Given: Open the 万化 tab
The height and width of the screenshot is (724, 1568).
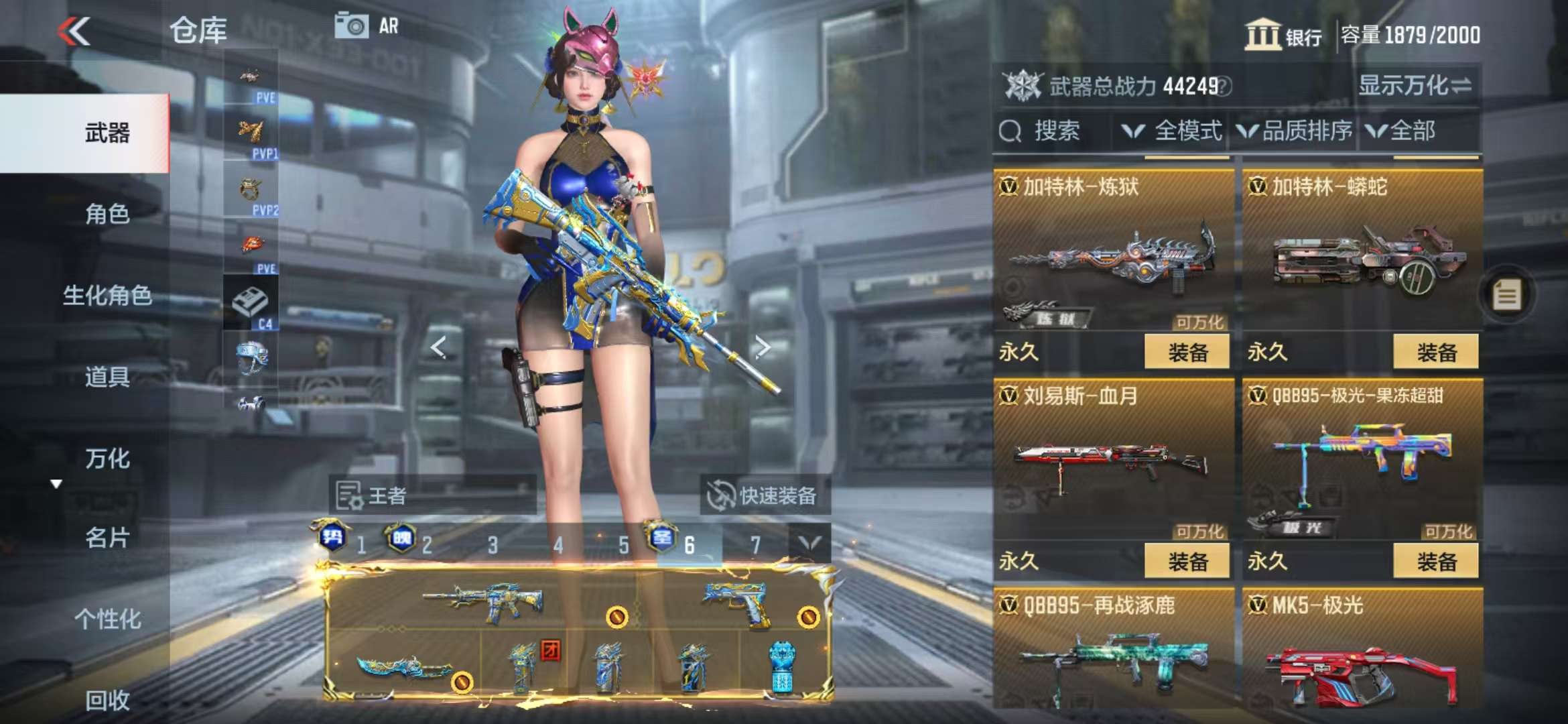Looking at the screenshot, I should (x=107, y=459).
